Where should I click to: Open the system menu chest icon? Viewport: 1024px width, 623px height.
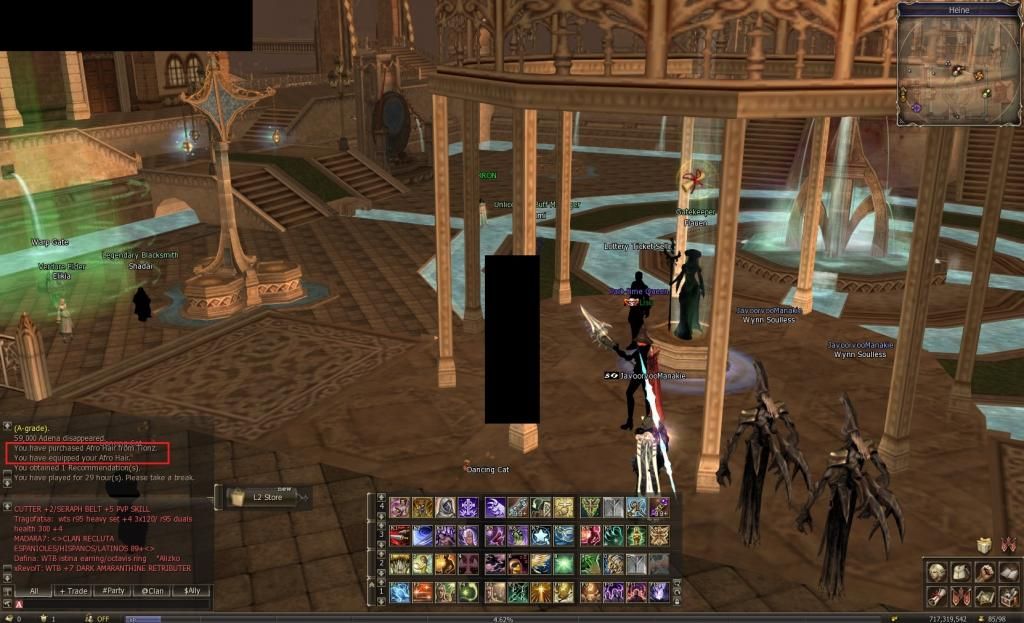[x=1007, y=597]
